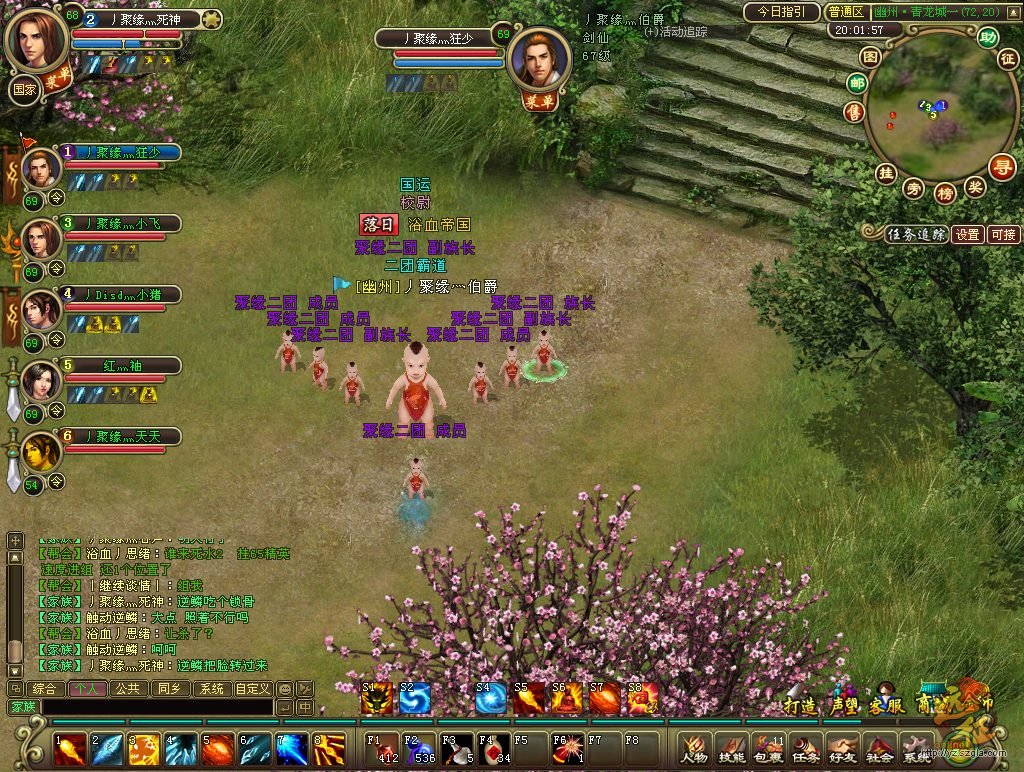This screenshot has height=772, width=1024.
Task: Click the 奖 rewards button
Action: click(975, 186)
